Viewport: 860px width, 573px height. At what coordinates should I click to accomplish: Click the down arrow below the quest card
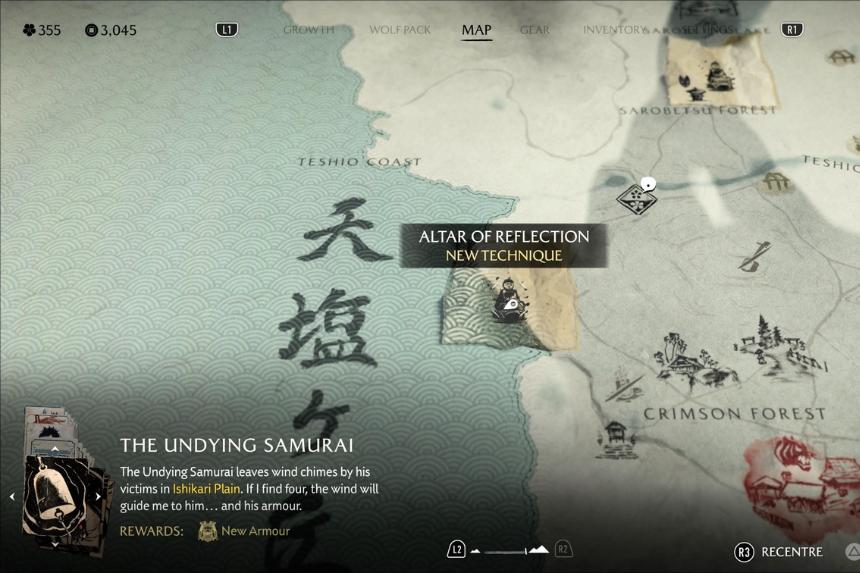[x=54, y=545]
